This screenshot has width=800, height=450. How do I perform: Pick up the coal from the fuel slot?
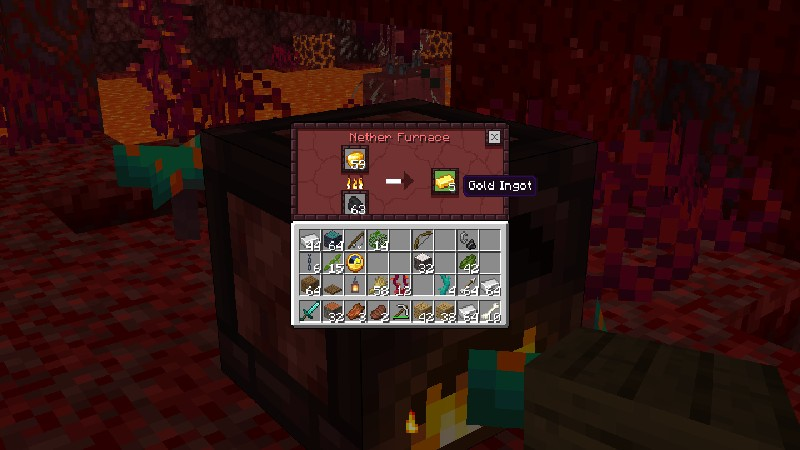(355, 204)
